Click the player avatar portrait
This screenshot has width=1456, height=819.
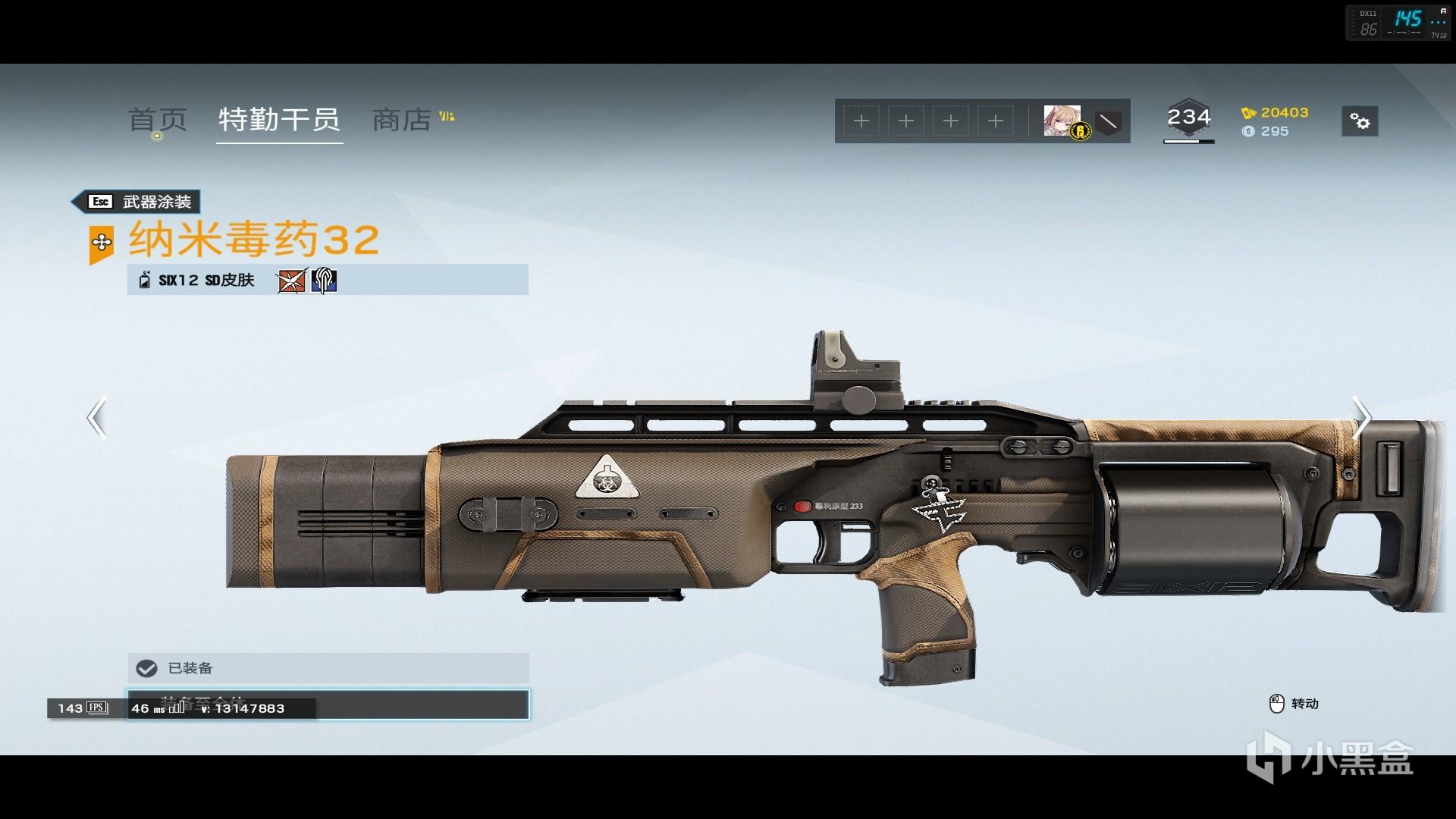pyautogui.click(x=1062, y=121)
